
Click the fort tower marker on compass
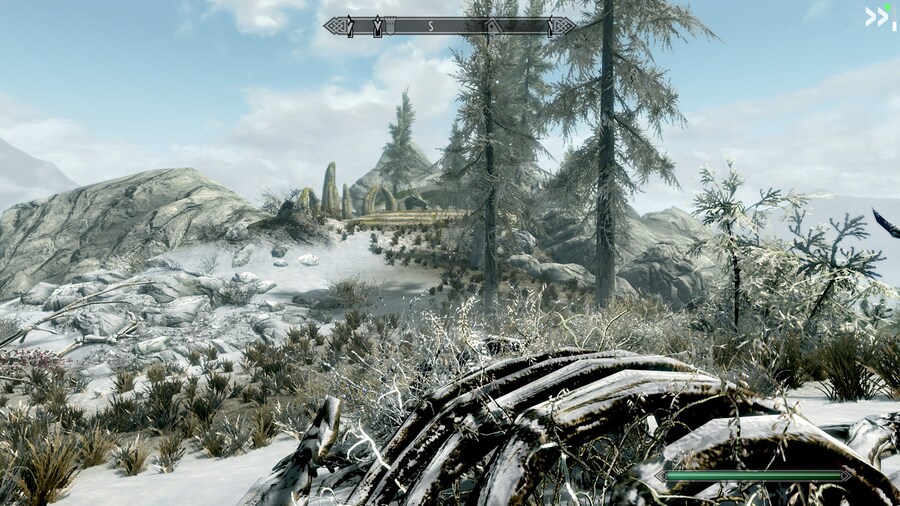390,25
